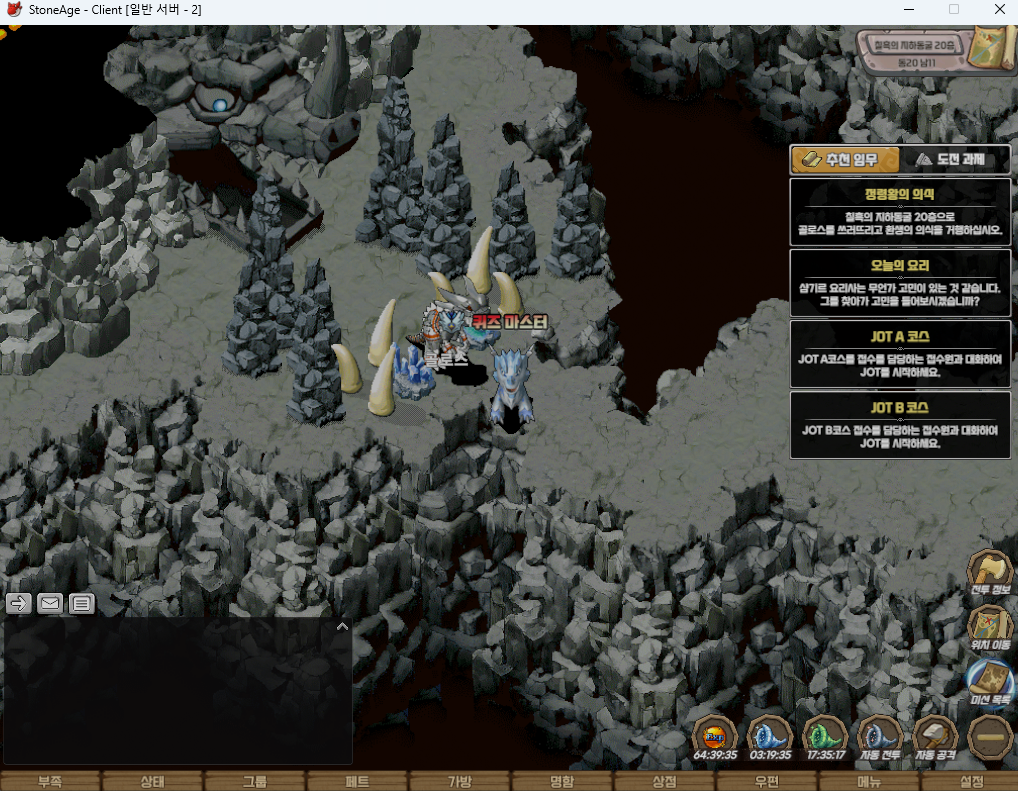The width and height of the screenshot is (1018, 791).
Task: Select the JOT A 코스 quest entry
Action: (899, 353)
